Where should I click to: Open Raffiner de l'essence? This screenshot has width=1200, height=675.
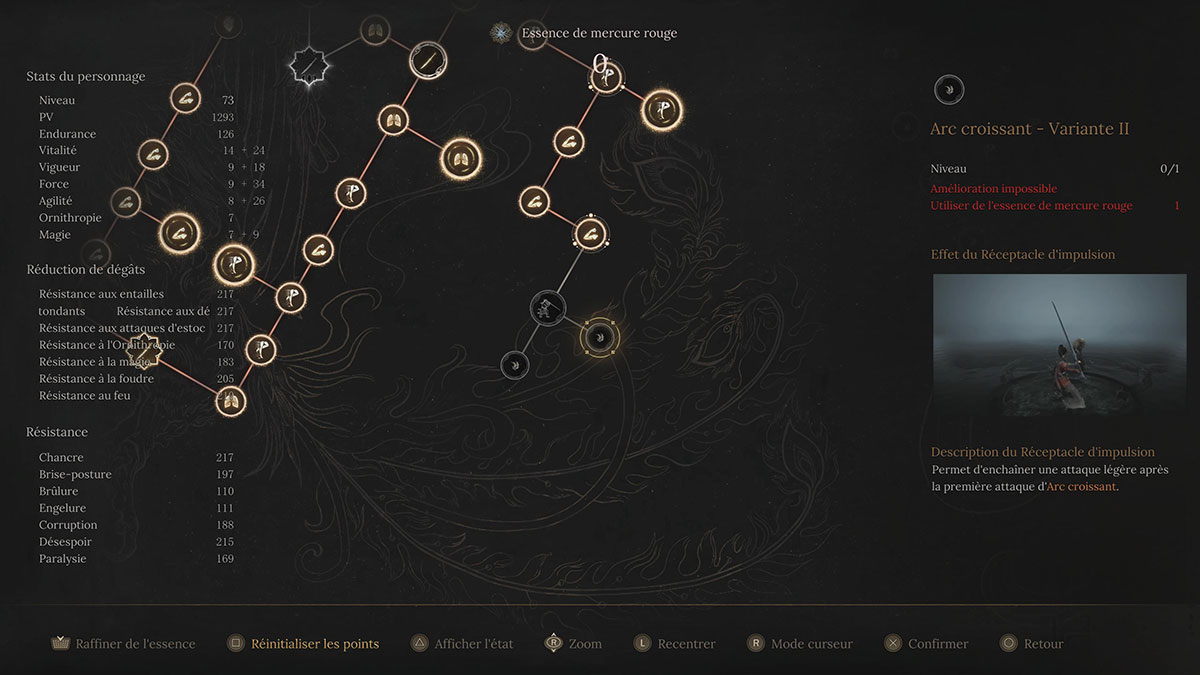tap(123, 644)
